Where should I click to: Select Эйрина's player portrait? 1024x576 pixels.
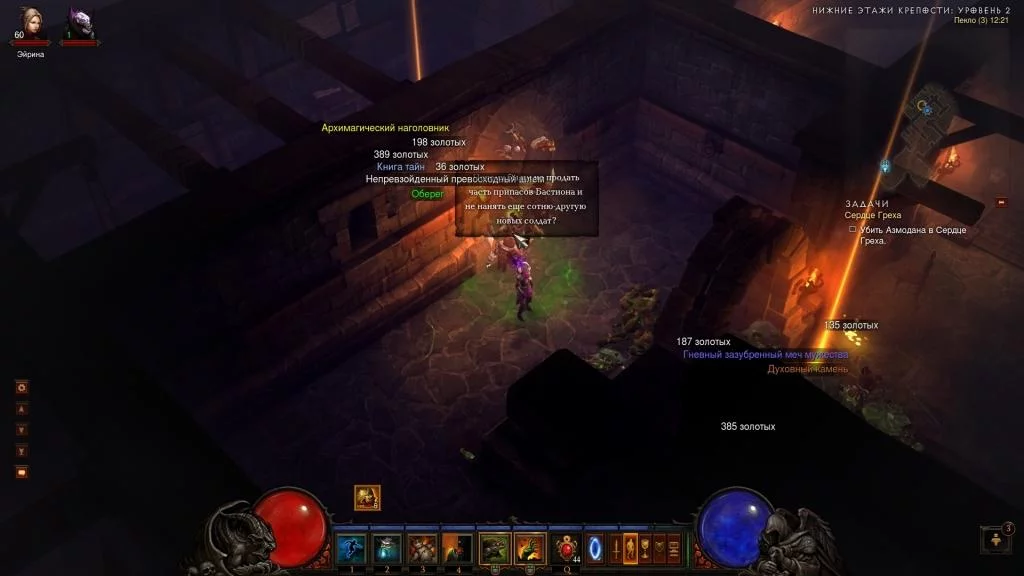pyautogui.click(x=30, y=24)
